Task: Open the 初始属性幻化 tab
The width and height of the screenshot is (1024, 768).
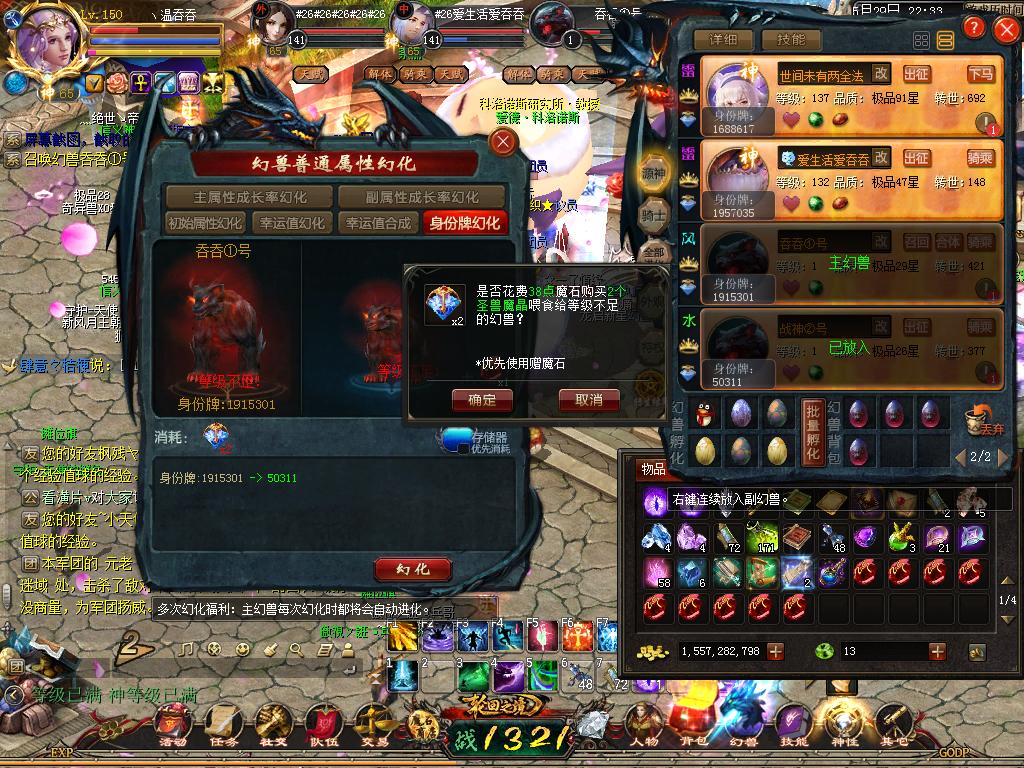Action: (205, 223)
